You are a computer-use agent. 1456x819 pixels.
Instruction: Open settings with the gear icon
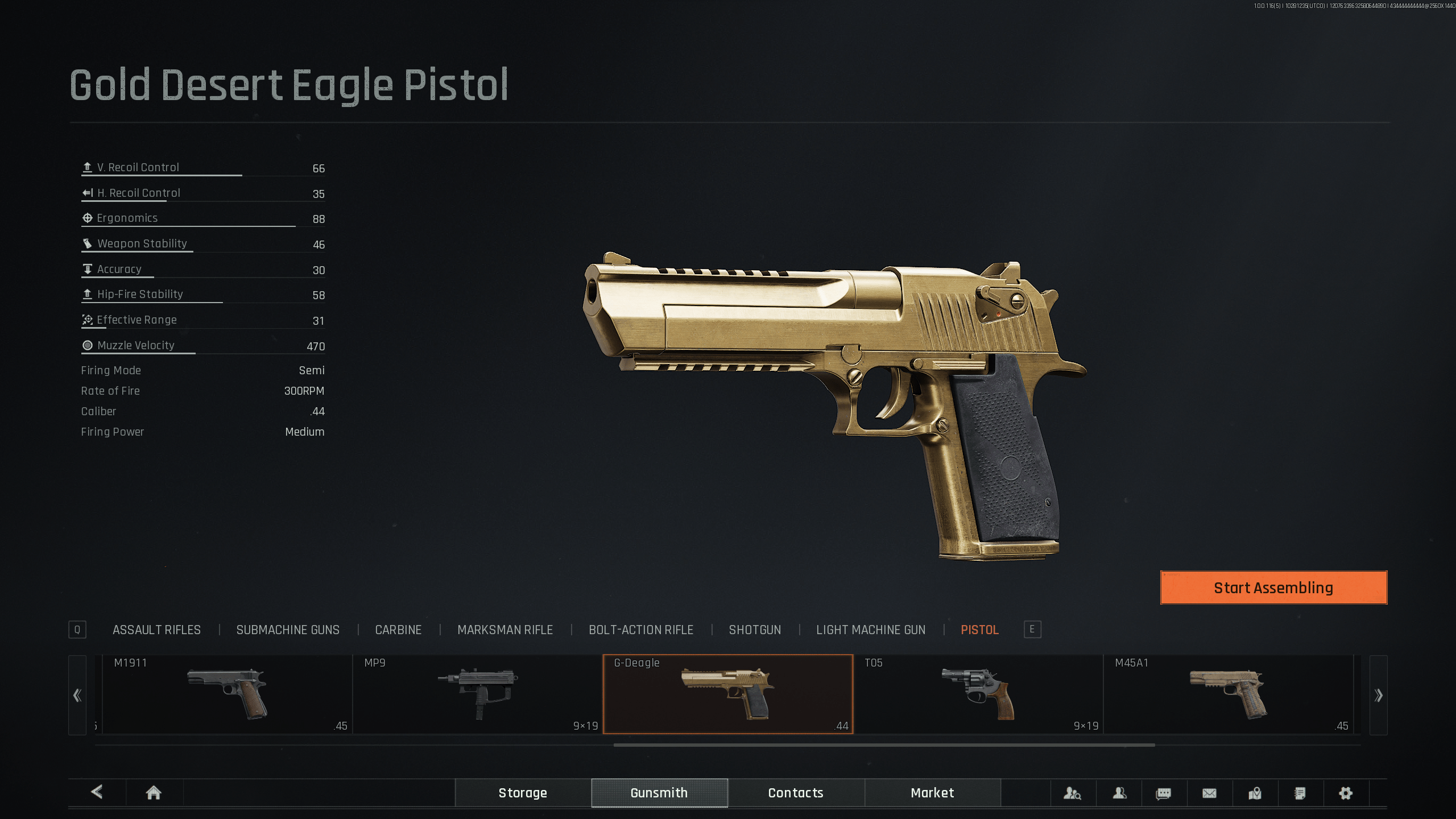point(1346,793)
